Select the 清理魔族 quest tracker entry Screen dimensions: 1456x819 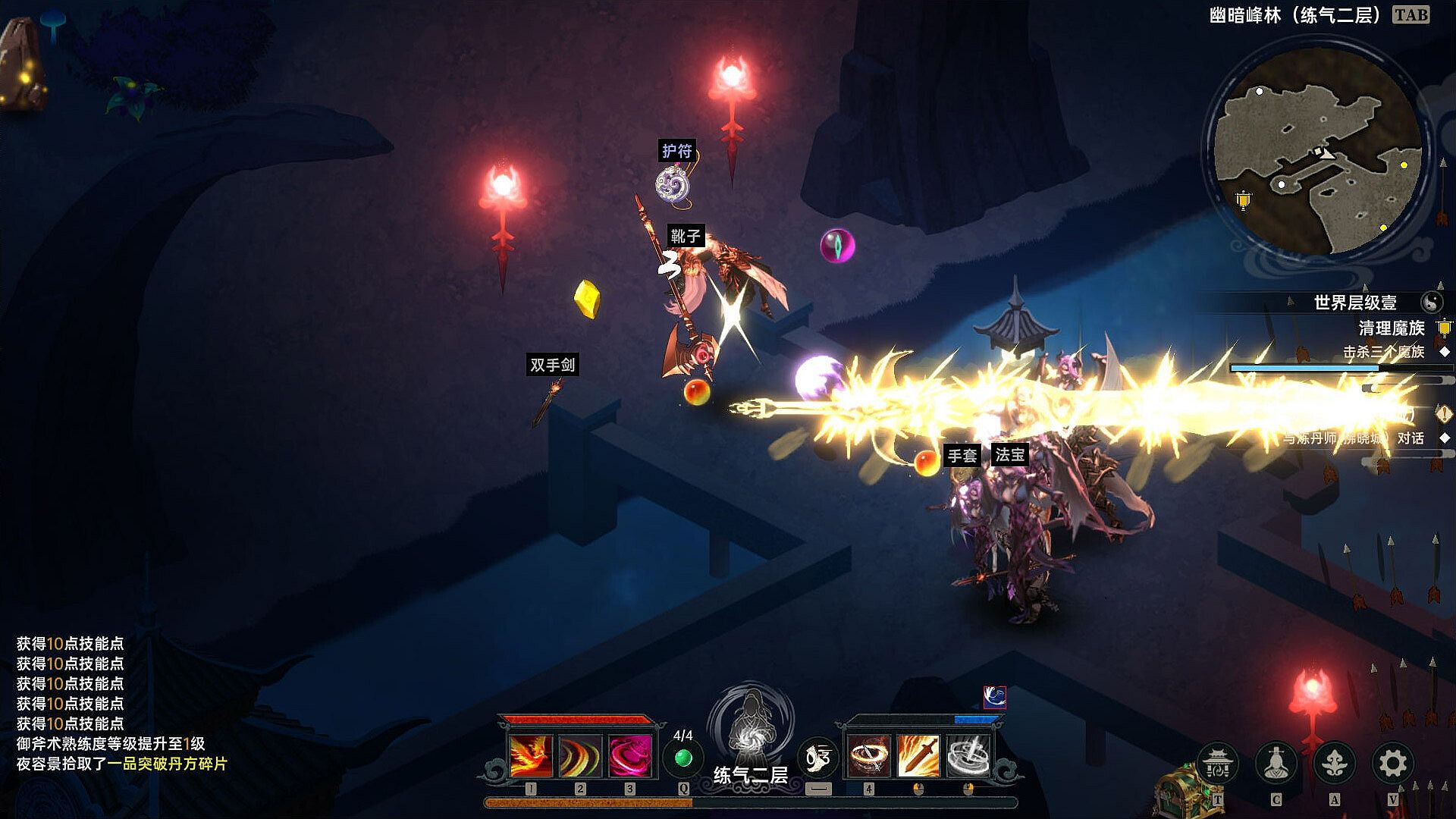point(1392,328)
